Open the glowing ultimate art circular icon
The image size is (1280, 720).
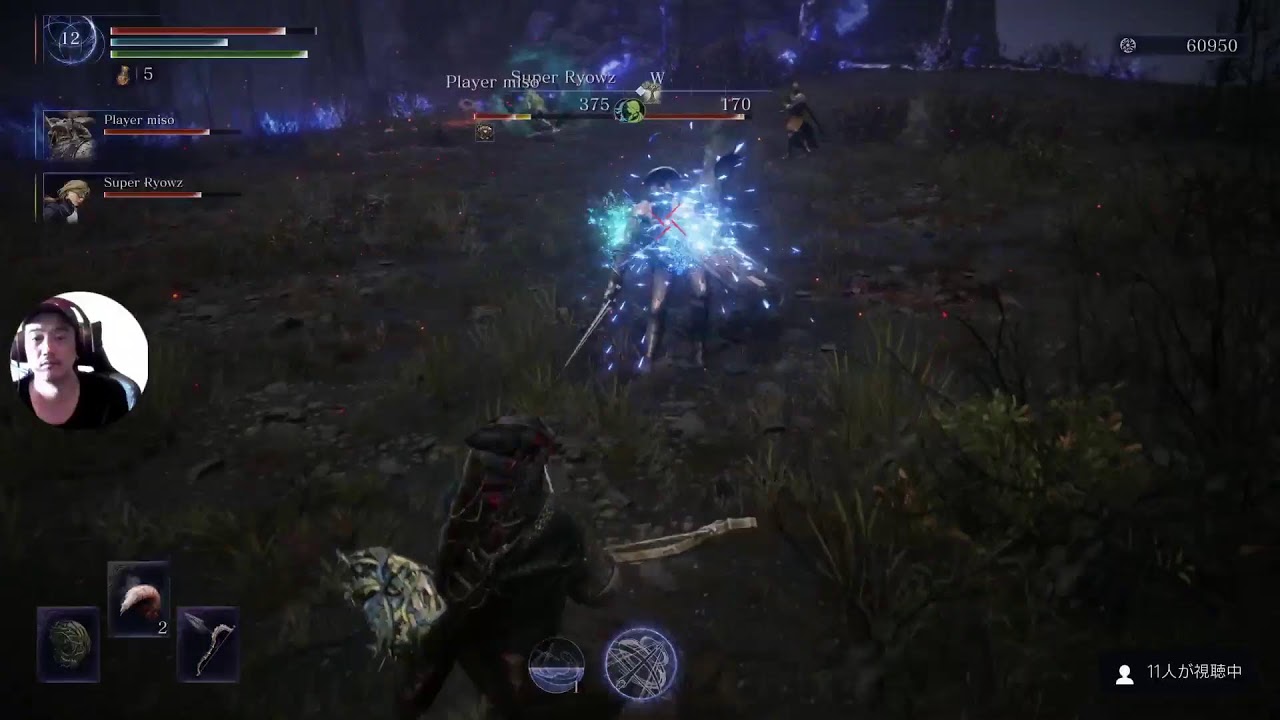(x=640, y=666)
